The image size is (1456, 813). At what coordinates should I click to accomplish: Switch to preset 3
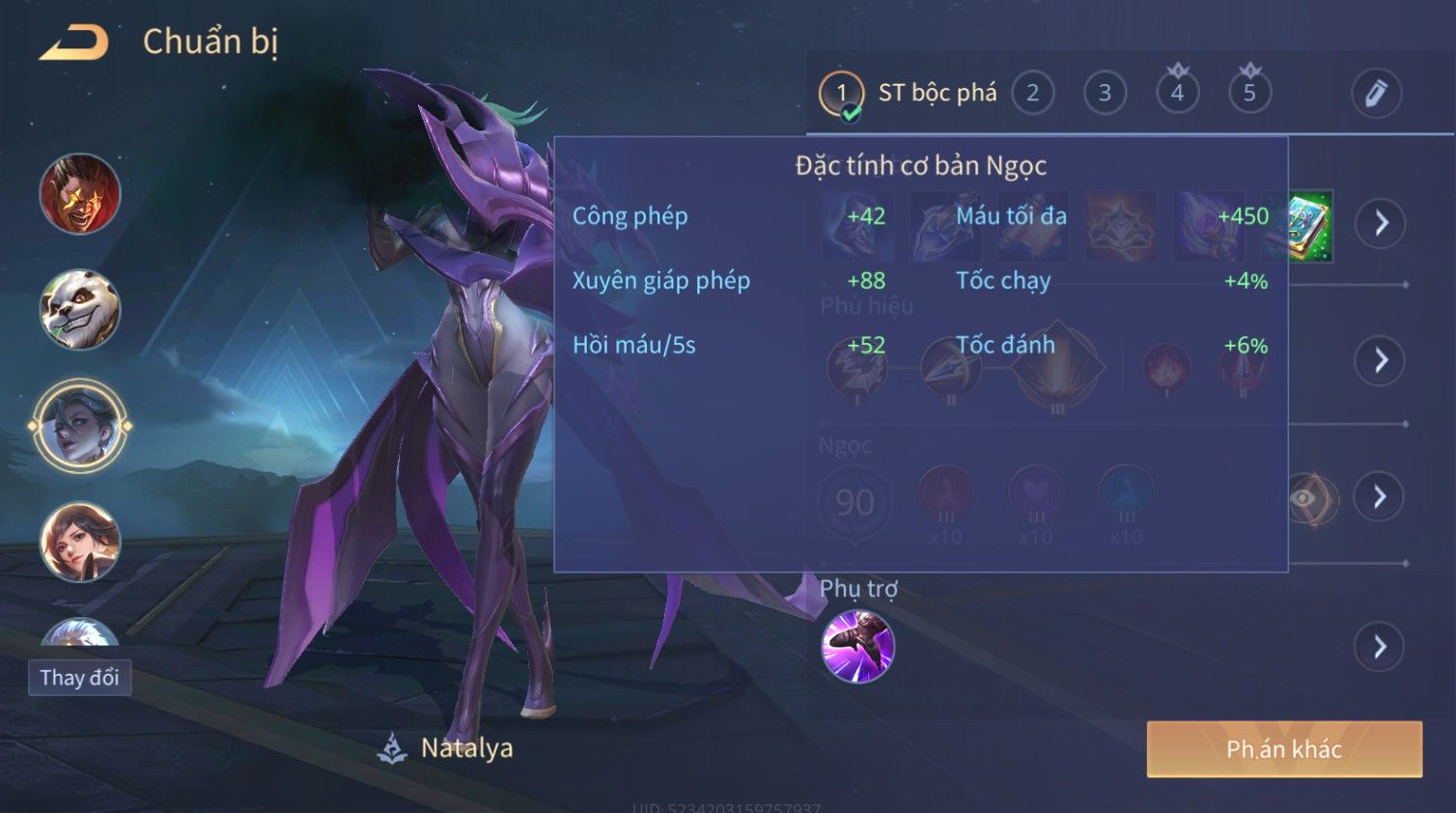[x=1105, y=94]
